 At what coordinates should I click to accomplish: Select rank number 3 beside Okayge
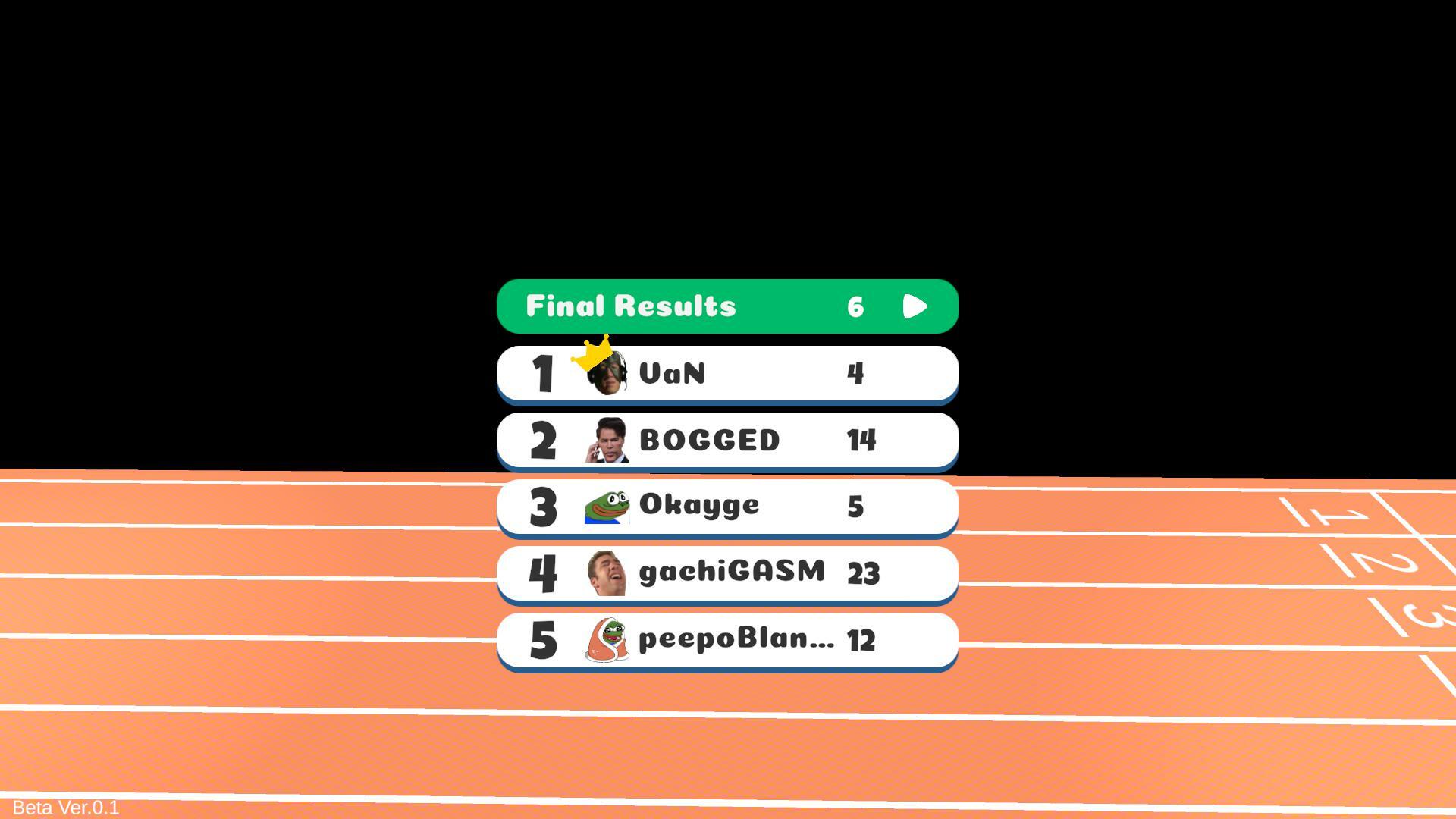[x=541, y=507]
